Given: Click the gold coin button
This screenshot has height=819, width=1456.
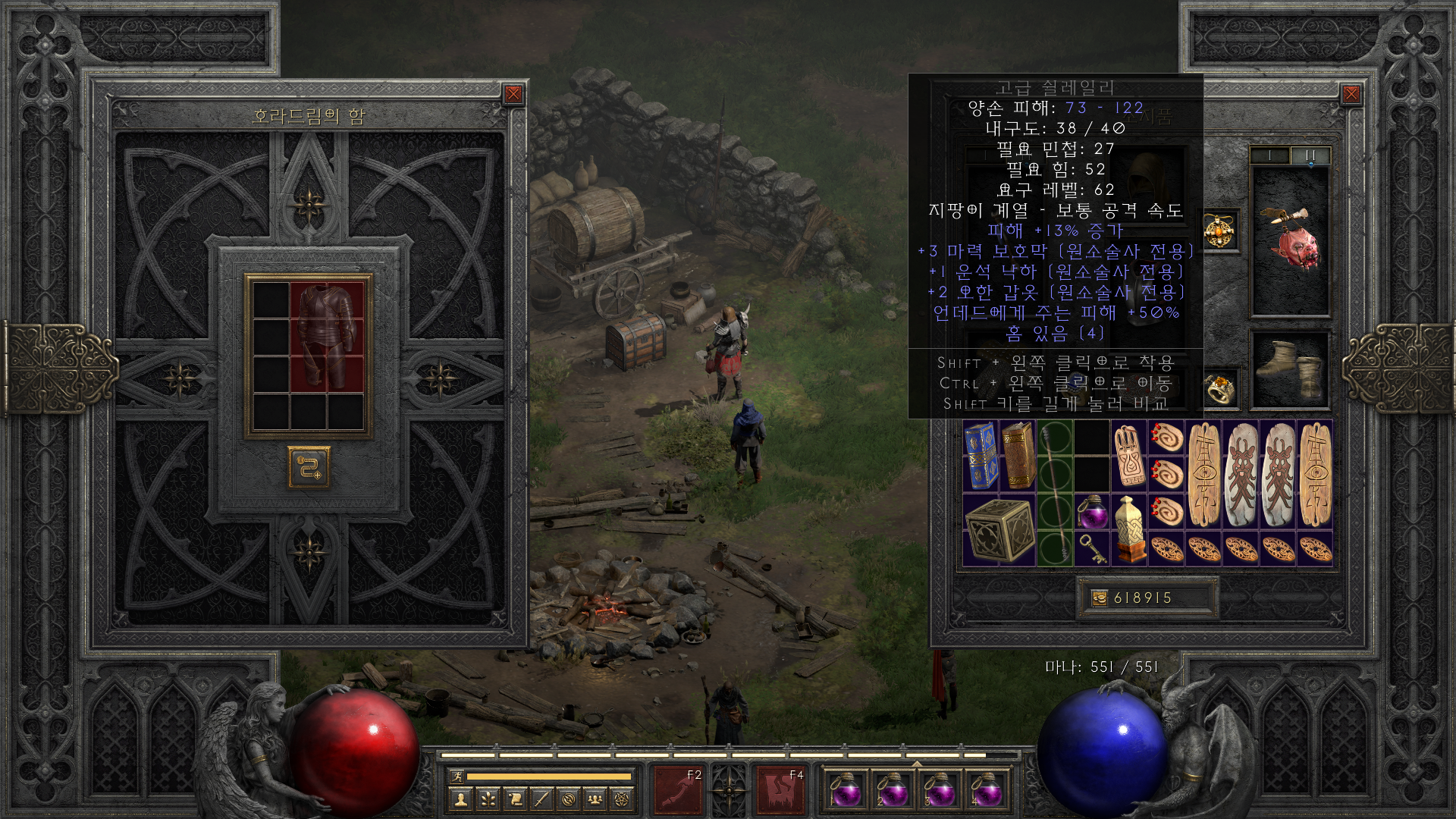Looking at the screenshot, I should click(x=1099, y=598).
